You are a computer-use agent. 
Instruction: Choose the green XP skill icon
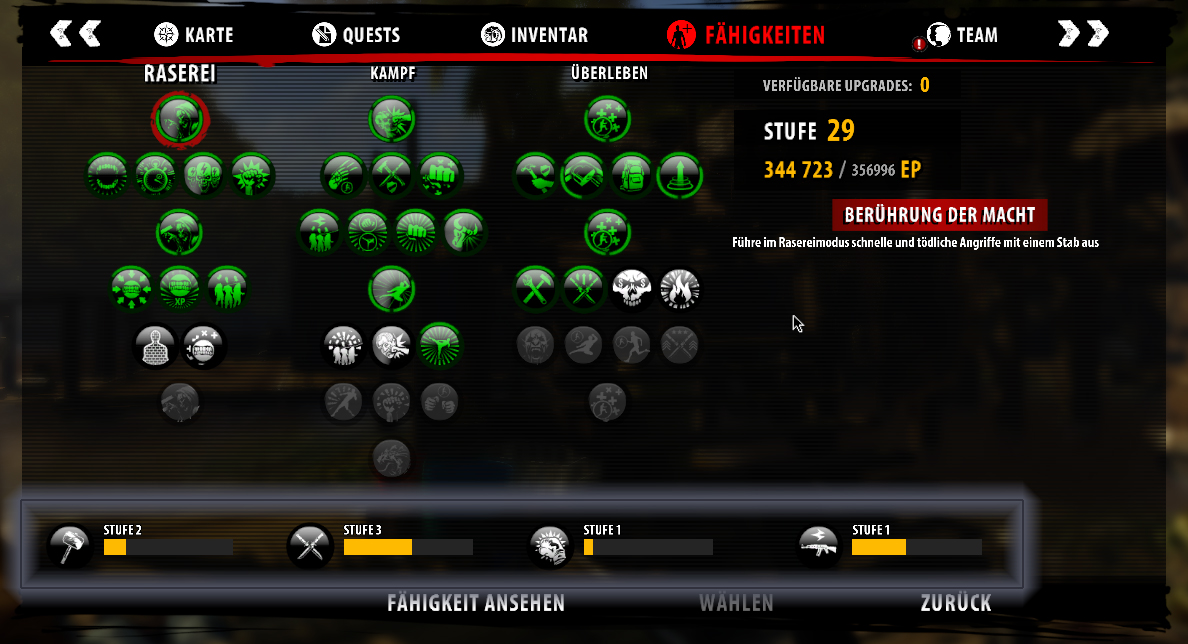coord(180,289)
